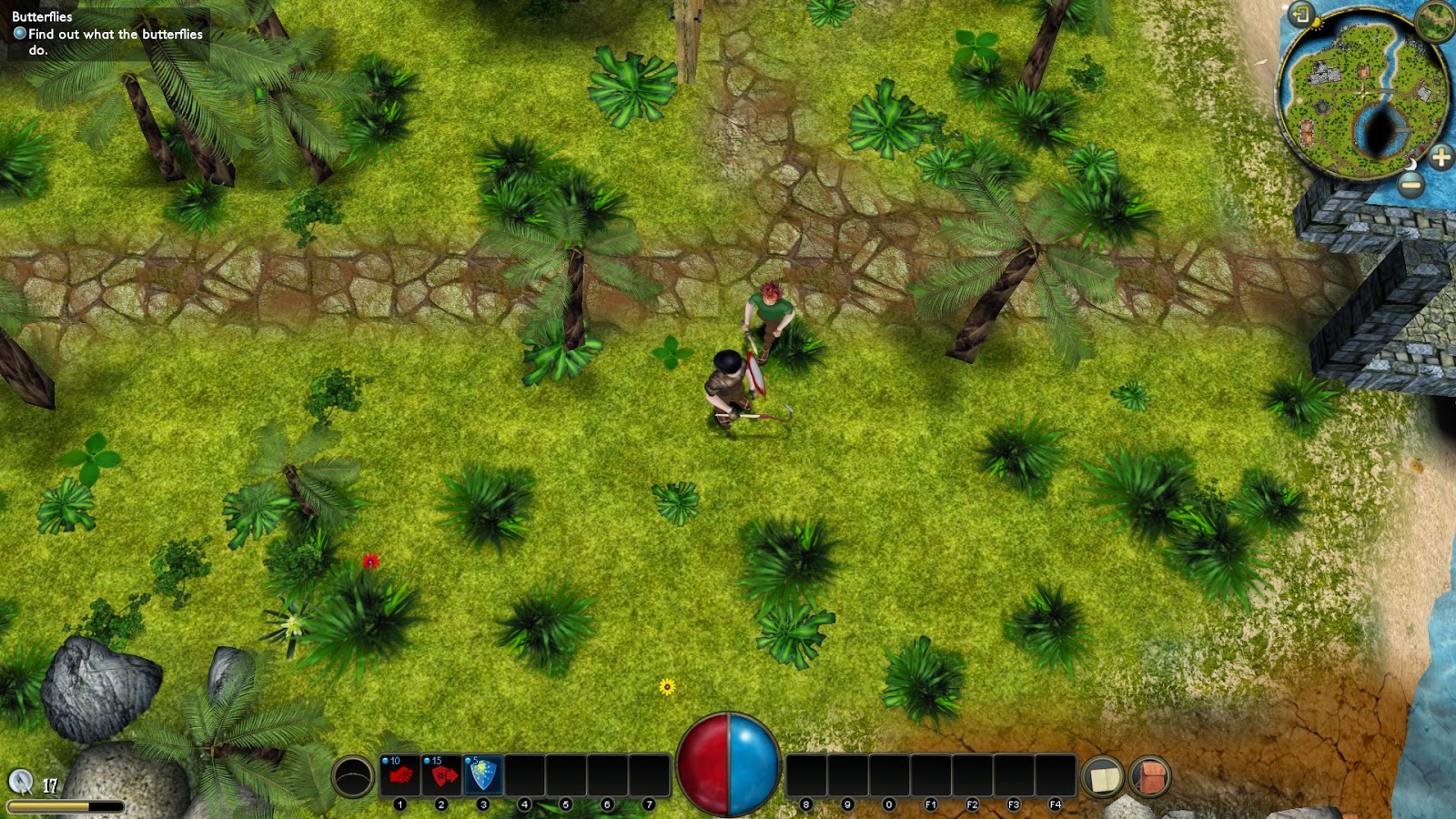Zoom in the minimap with the plus button
Image resolution: width=1456 pixels, height=819 pixels.
[x=1441, y=156]
